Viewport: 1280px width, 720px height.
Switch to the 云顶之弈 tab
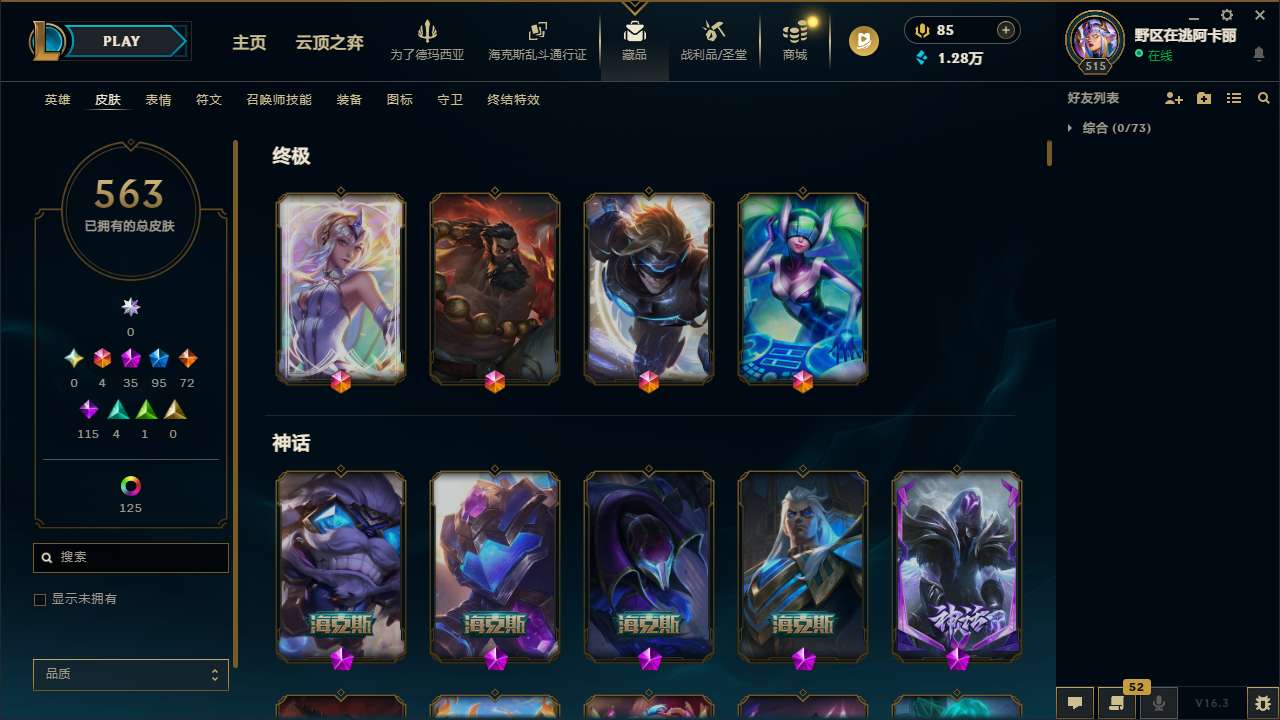331,43
